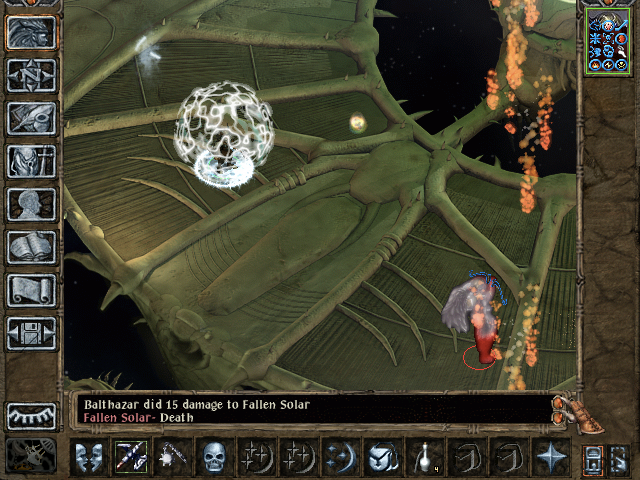Open the area map with the compass button
The image size is (640, 480).
tap(31, 75)
